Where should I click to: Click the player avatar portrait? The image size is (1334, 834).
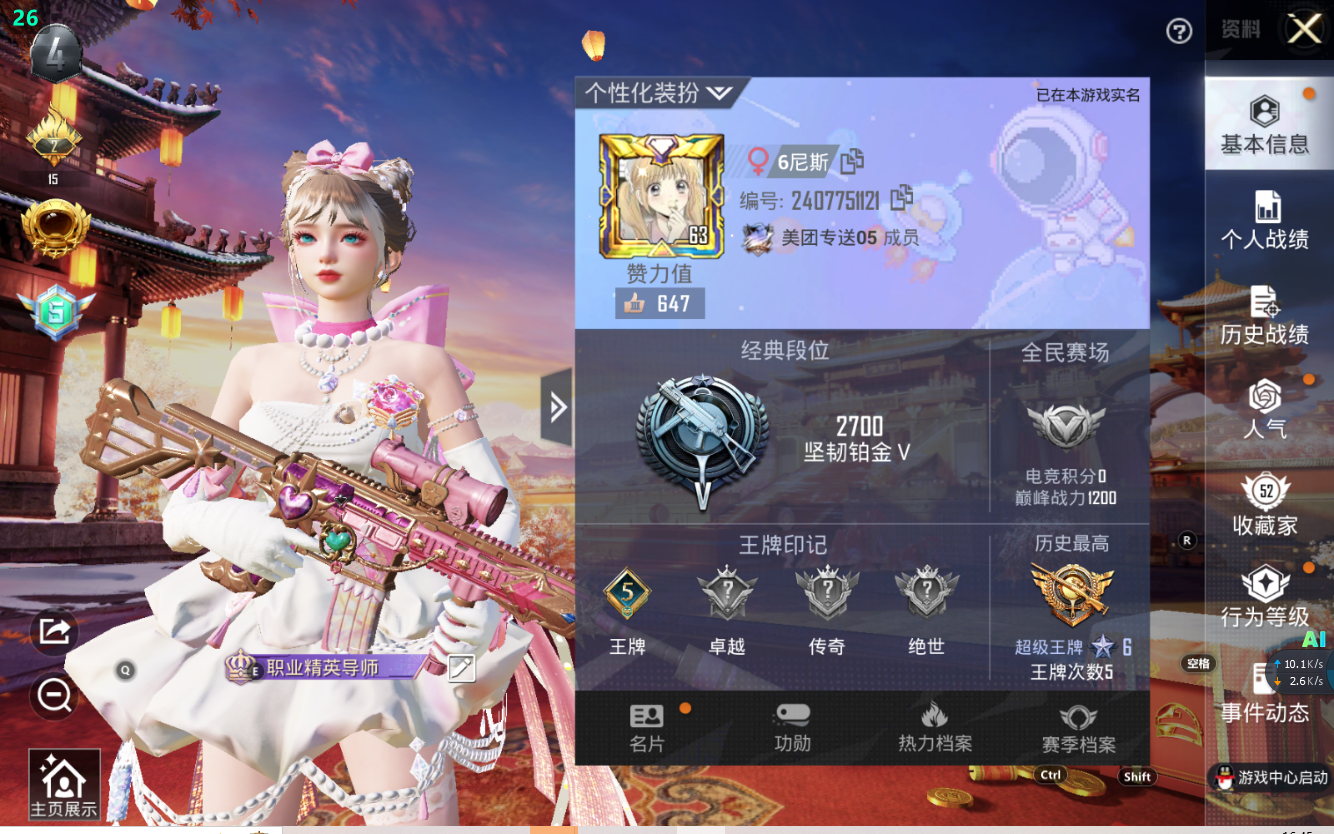coord(660,195)
